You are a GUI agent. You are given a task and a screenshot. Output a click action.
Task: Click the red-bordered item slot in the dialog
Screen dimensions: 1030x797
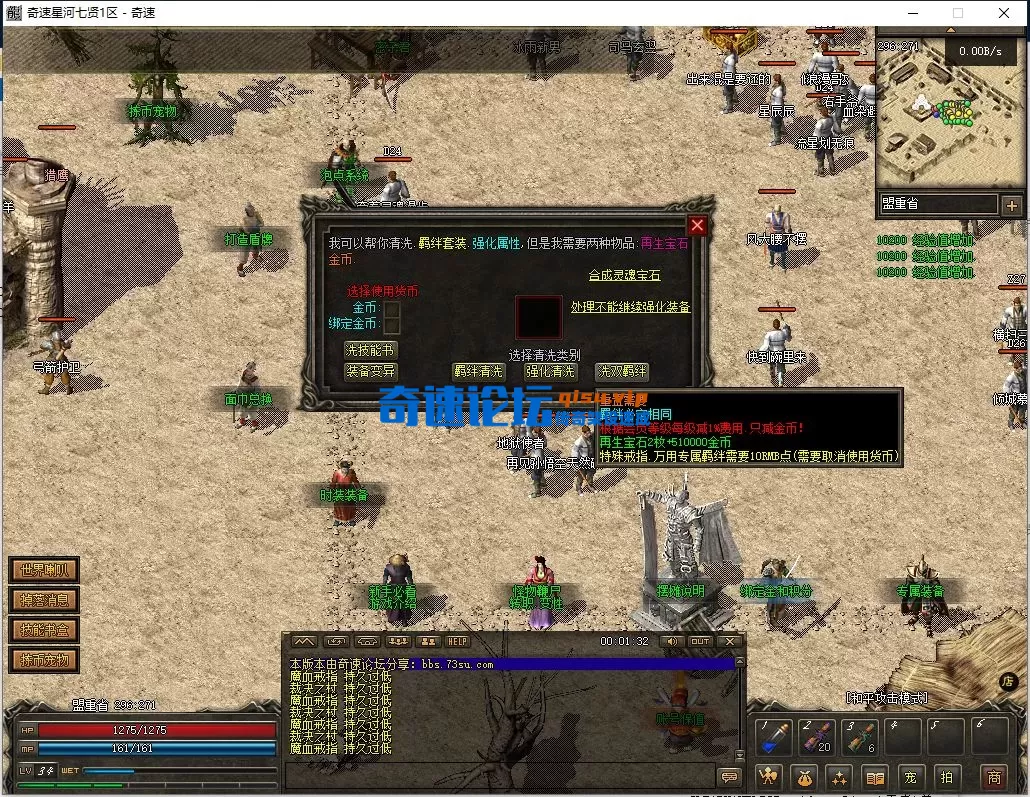(x=538, y=317)
